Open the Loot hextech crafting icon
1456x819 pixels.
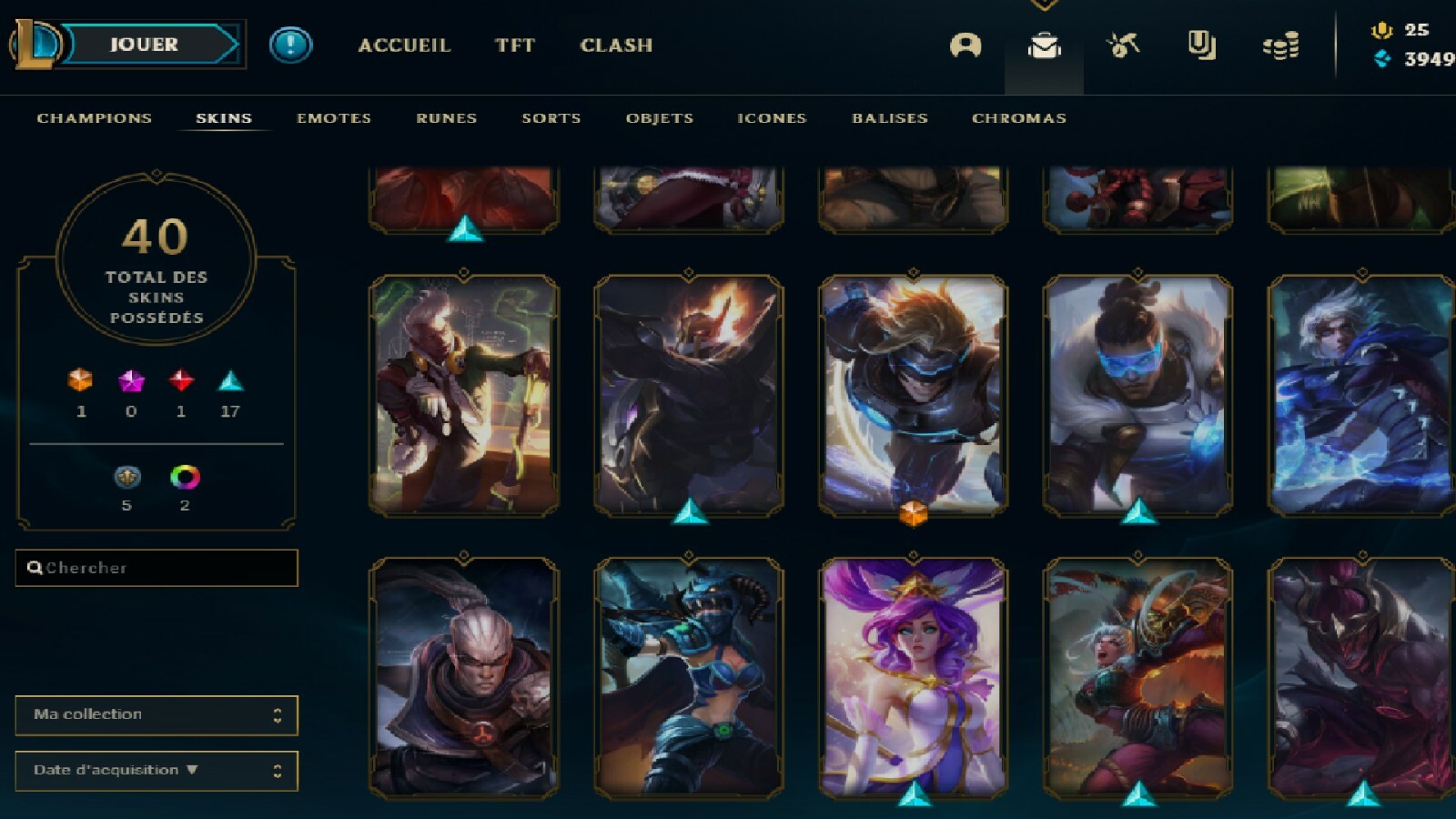point(1123,45)
